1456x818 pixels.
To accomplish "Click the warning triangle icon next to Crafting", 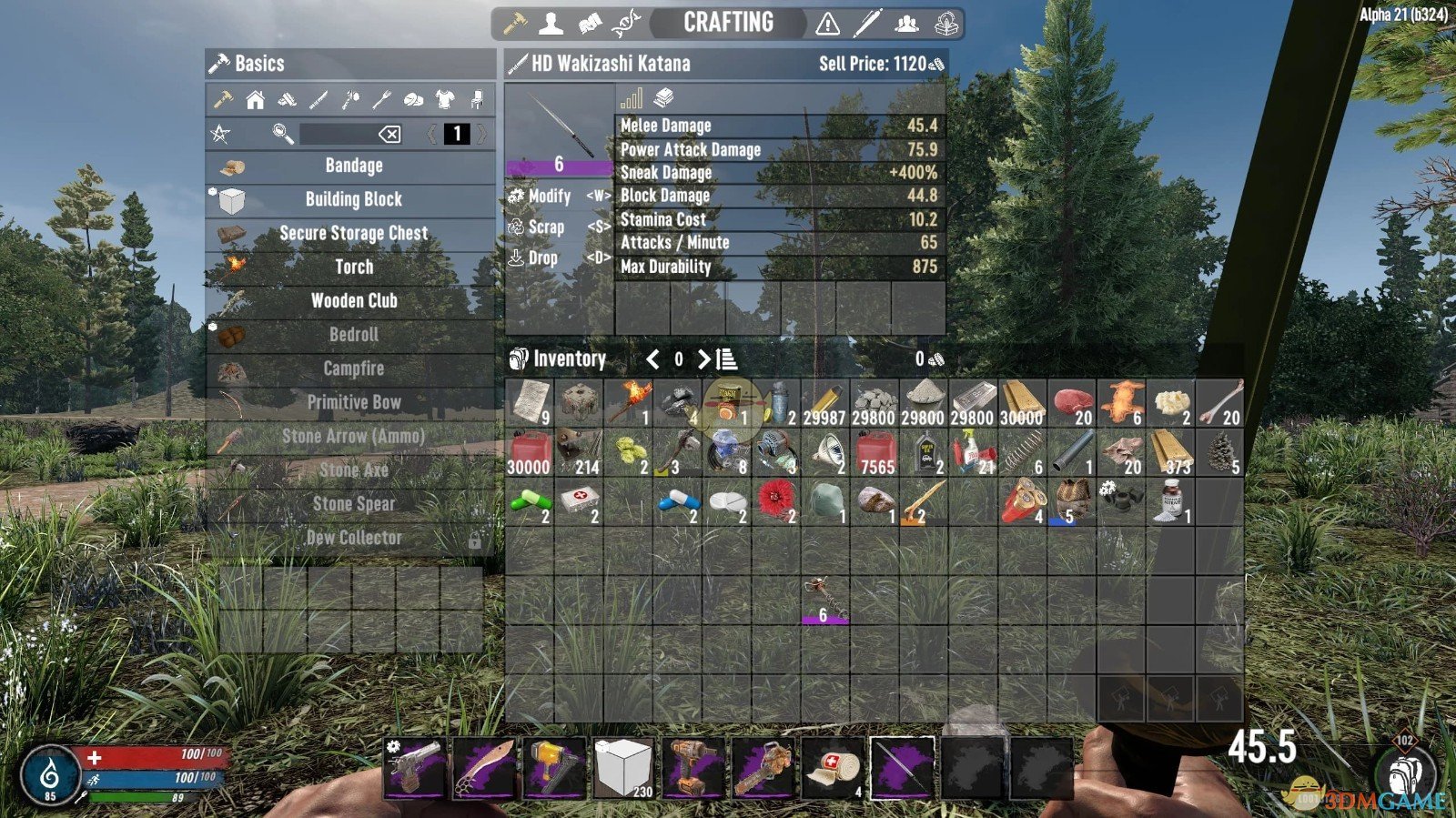I will (827, 25).
